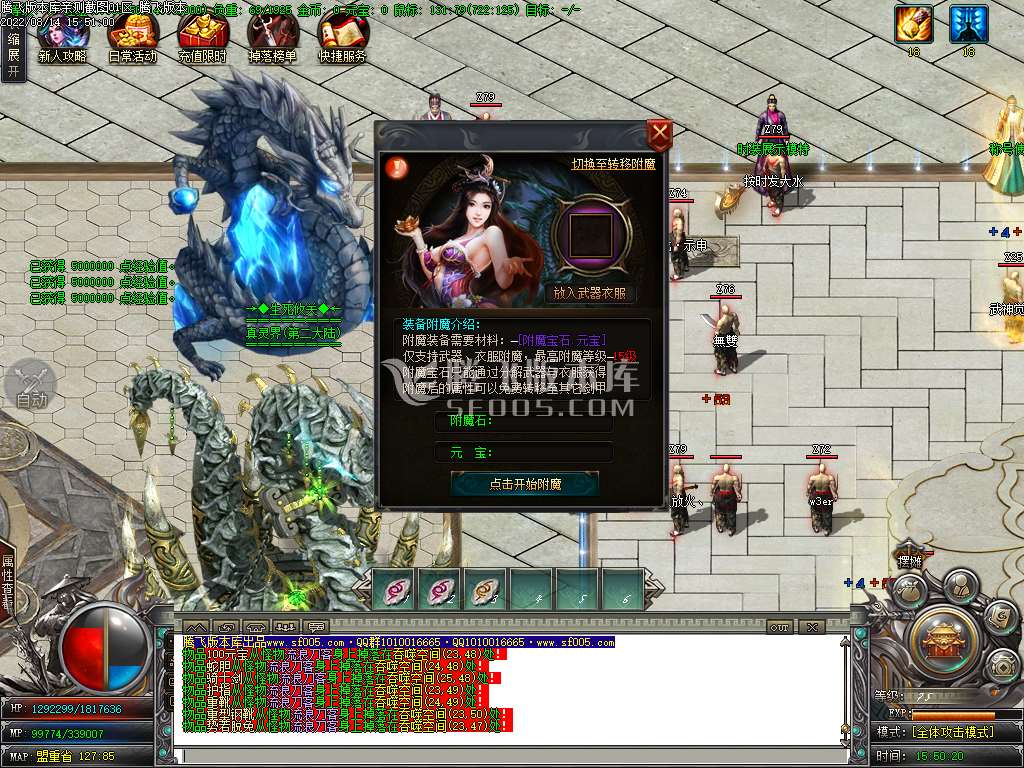The image size is (1024, 768).
Task: Click the OUT button on chat bar
Action: tap(780, 627)
